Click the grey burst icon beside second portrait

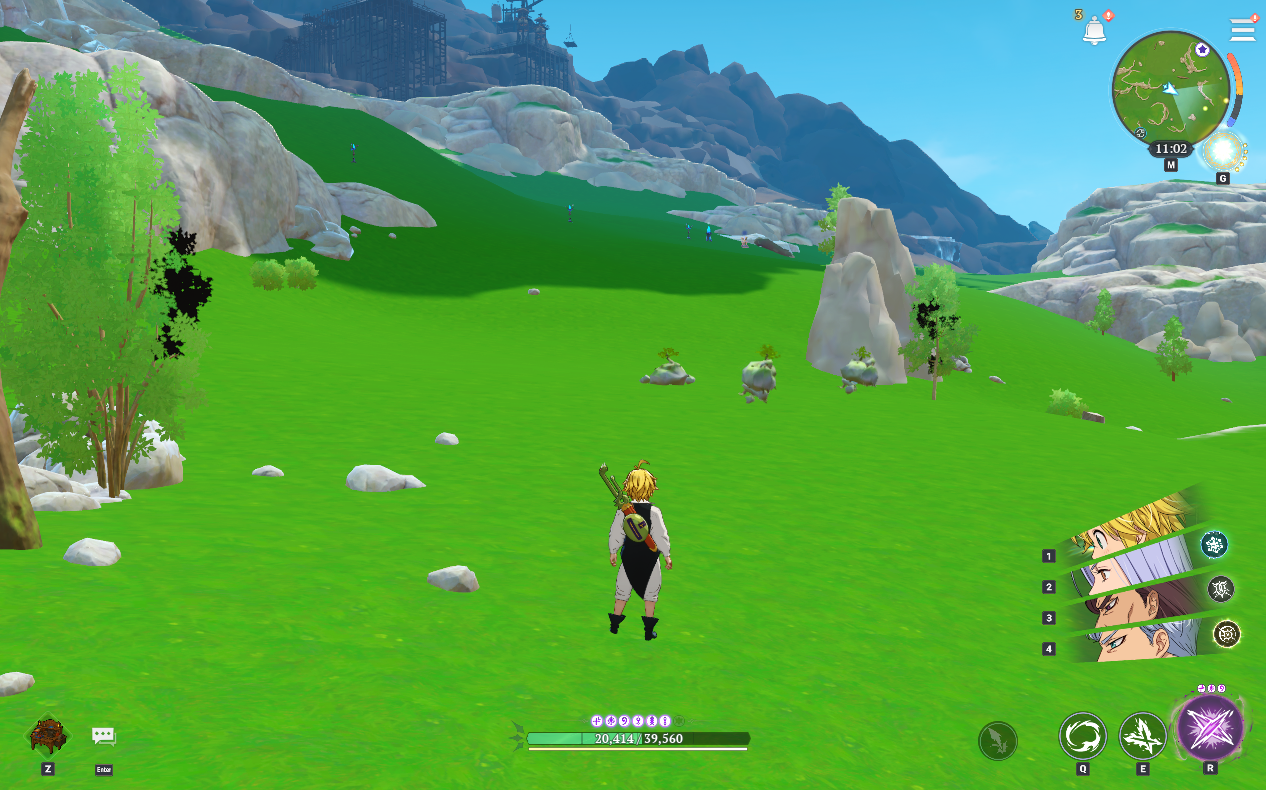[1221, 589]
